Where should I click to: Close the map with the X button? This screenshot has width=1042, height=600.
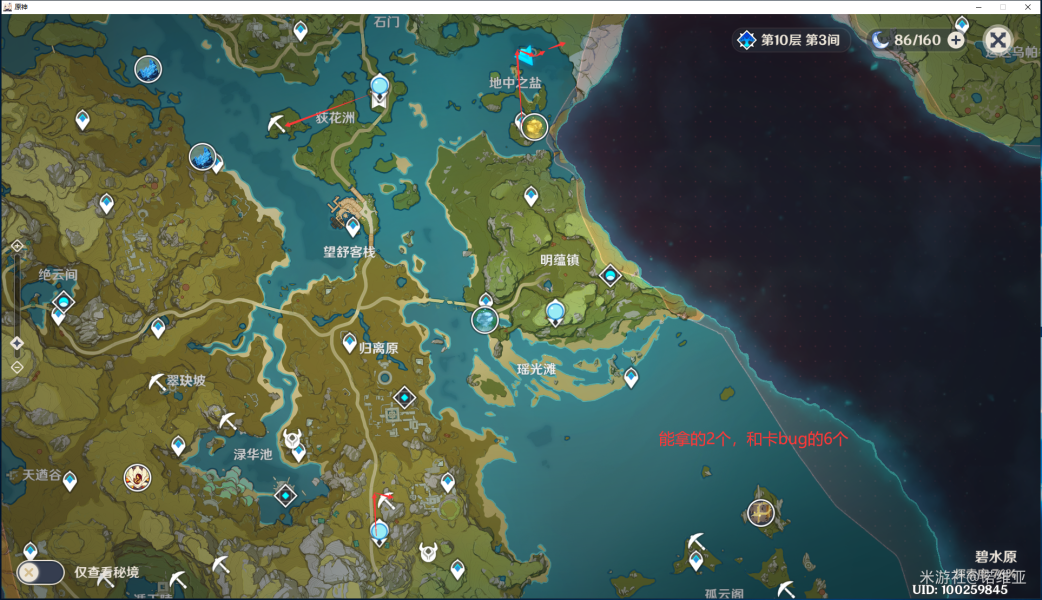(997, 40)
